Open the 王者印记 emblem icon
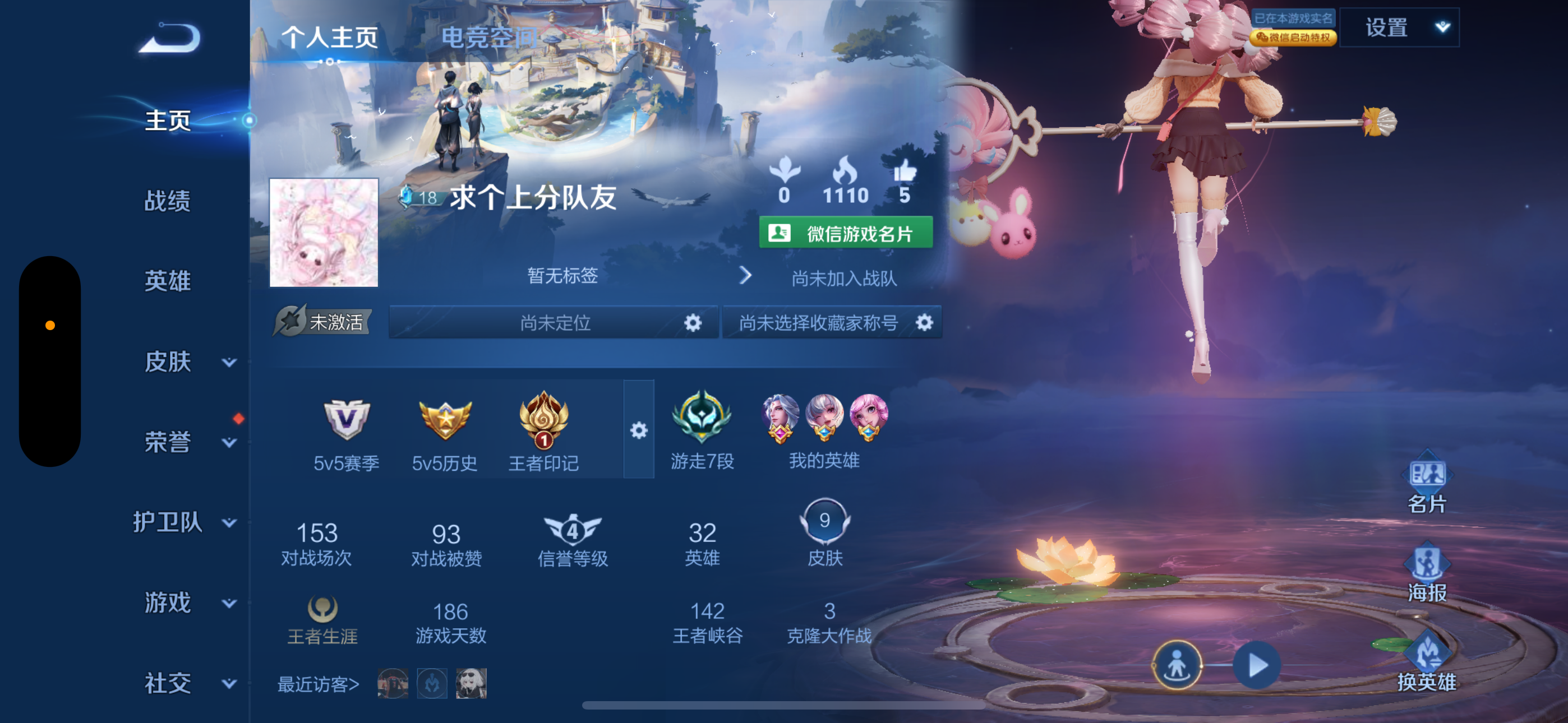Viewport: 1568px width, 723px height. click(545, 424)
